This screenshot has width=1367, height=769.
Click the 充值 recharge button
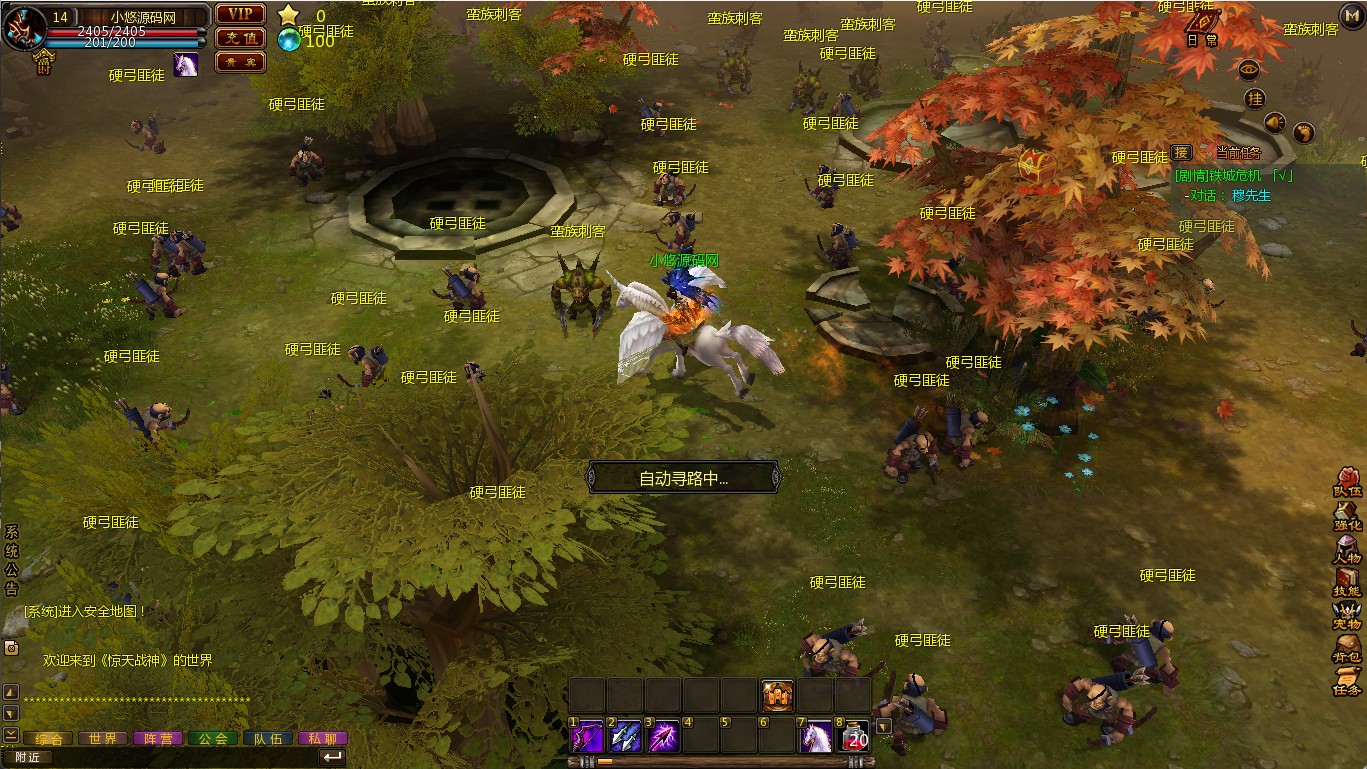tap(240, 38)
